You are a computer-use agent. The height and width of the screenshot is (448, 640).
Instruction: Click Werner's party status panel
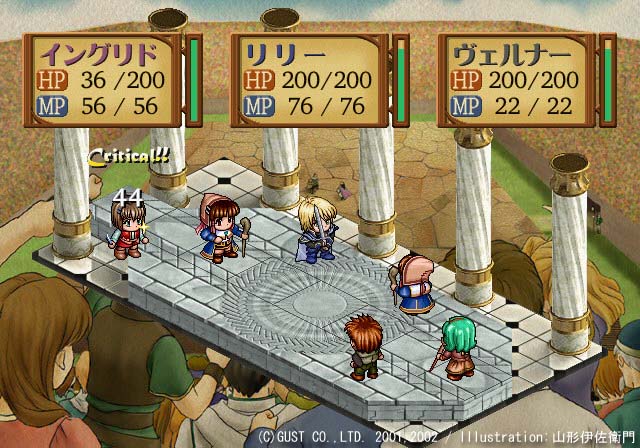pyautogui.click(x=516, y=80)
